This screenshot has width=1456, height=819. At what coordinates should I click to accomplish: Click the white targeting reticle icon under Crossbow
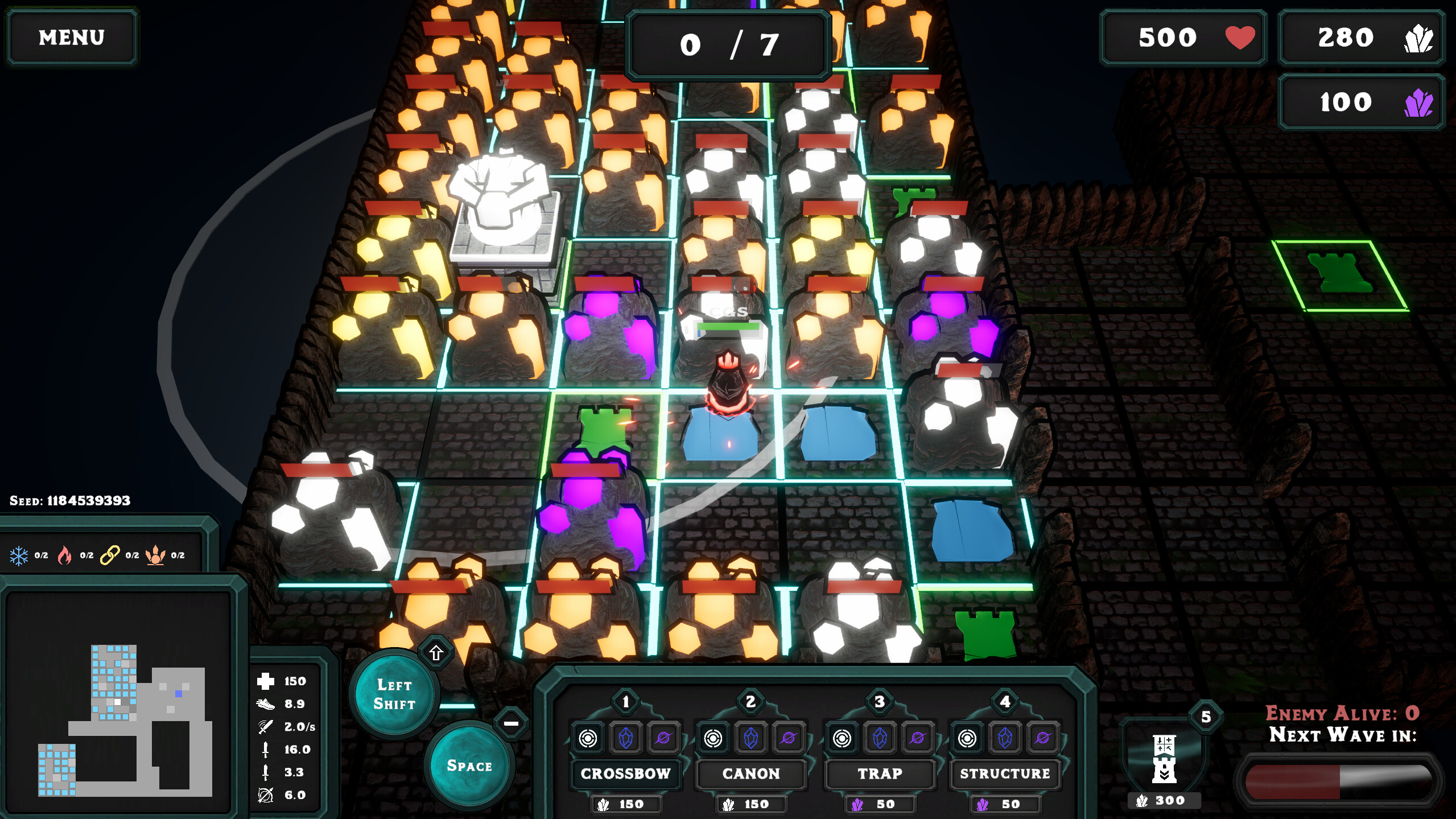click(589, 738)
